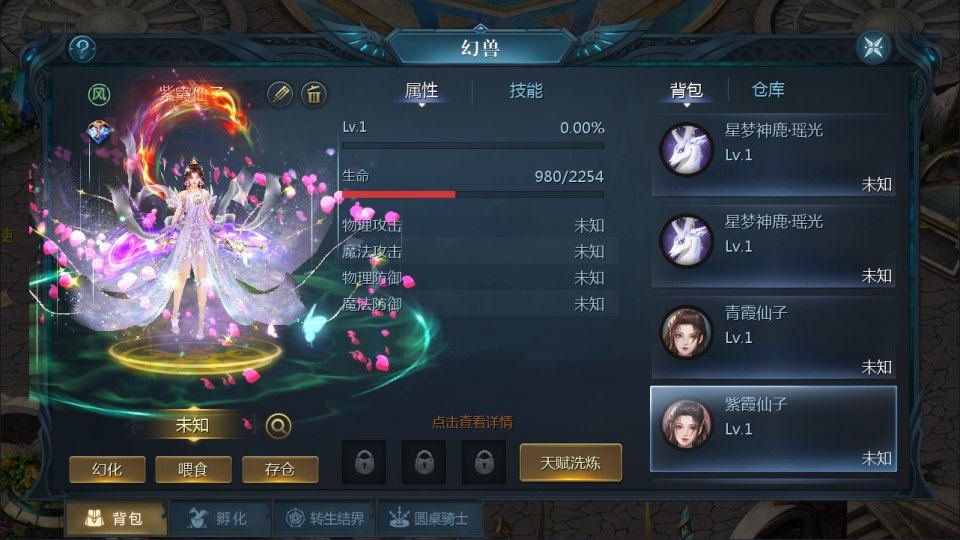This screenshot has height=540, width=960.
Task: Click the trash can release icon
Action: (314, 94)
